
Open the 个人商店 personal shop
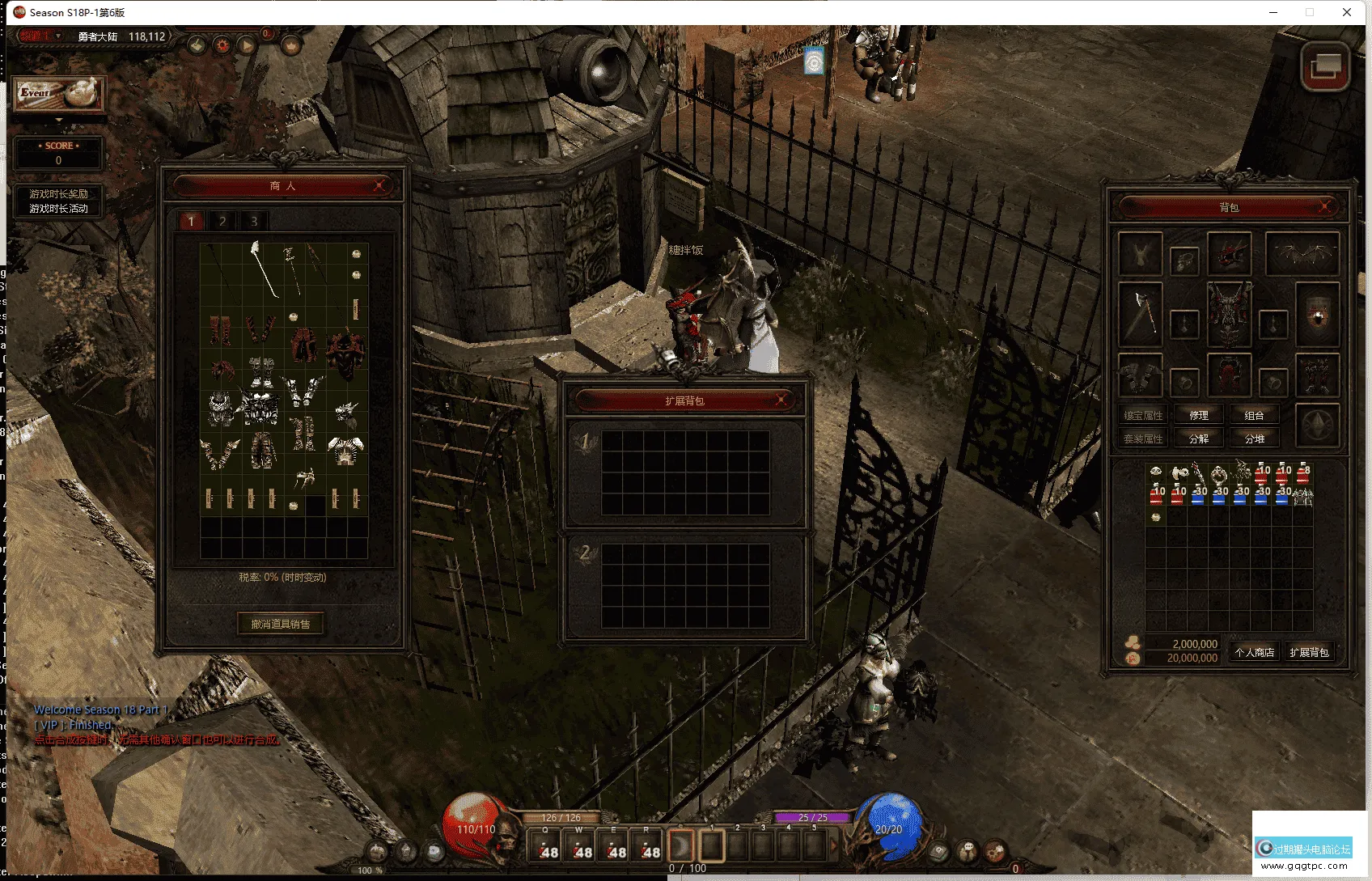1254,652
